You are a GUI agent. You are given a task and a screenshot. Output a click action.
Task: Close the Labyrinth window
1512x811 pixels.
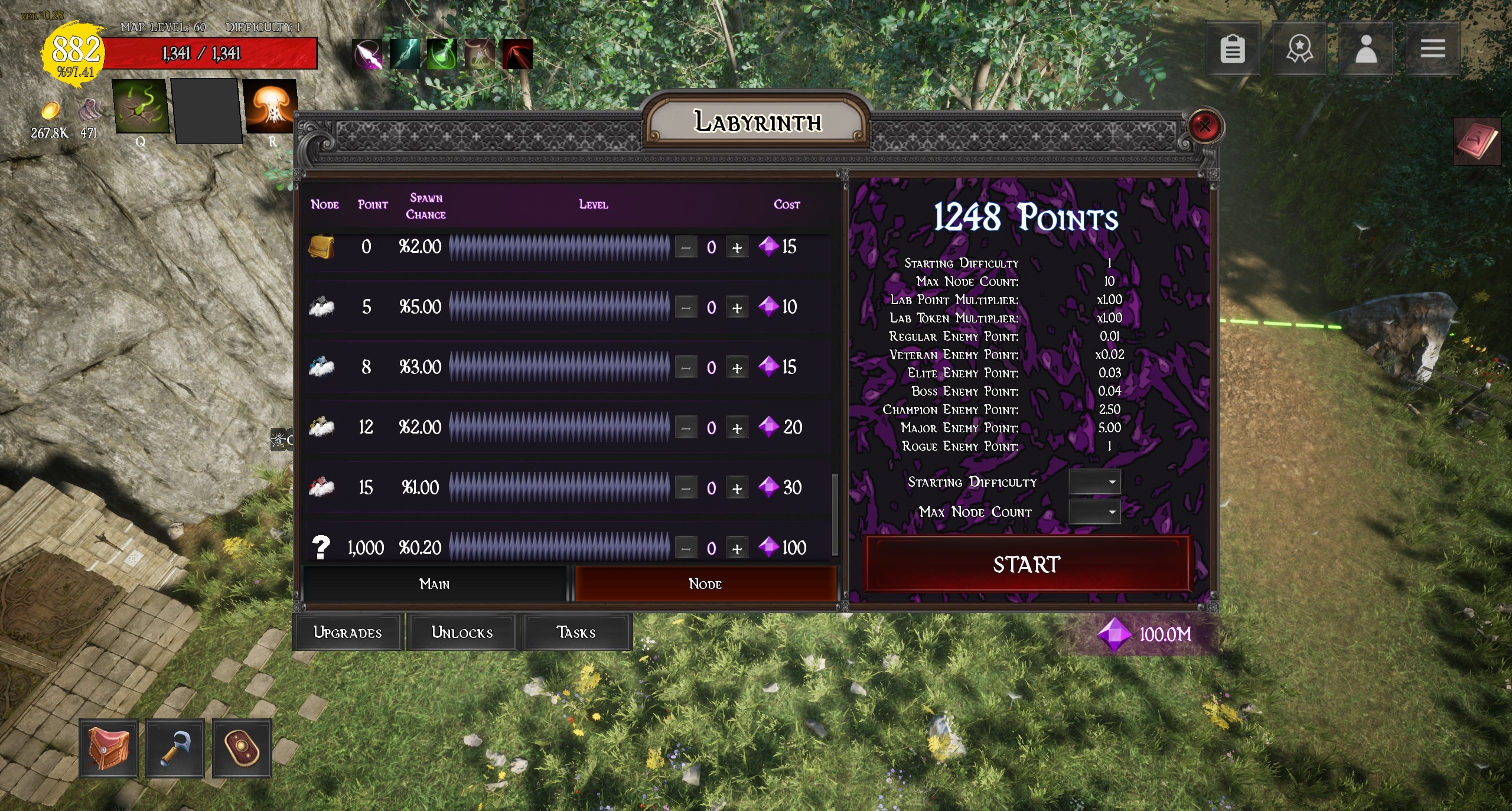click(1204, 126)
